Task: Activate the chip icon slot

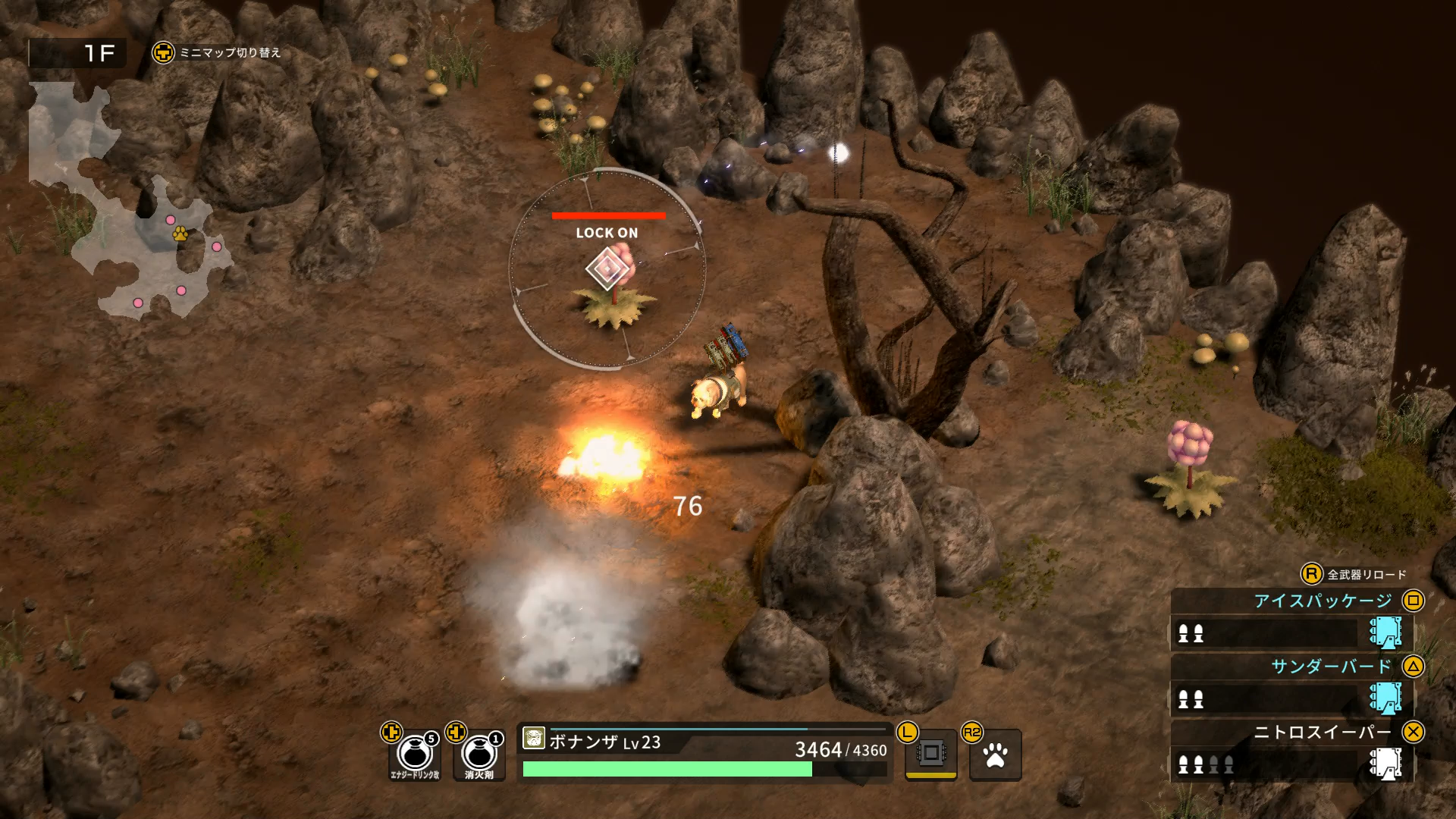Action: [x=931, y=754]
